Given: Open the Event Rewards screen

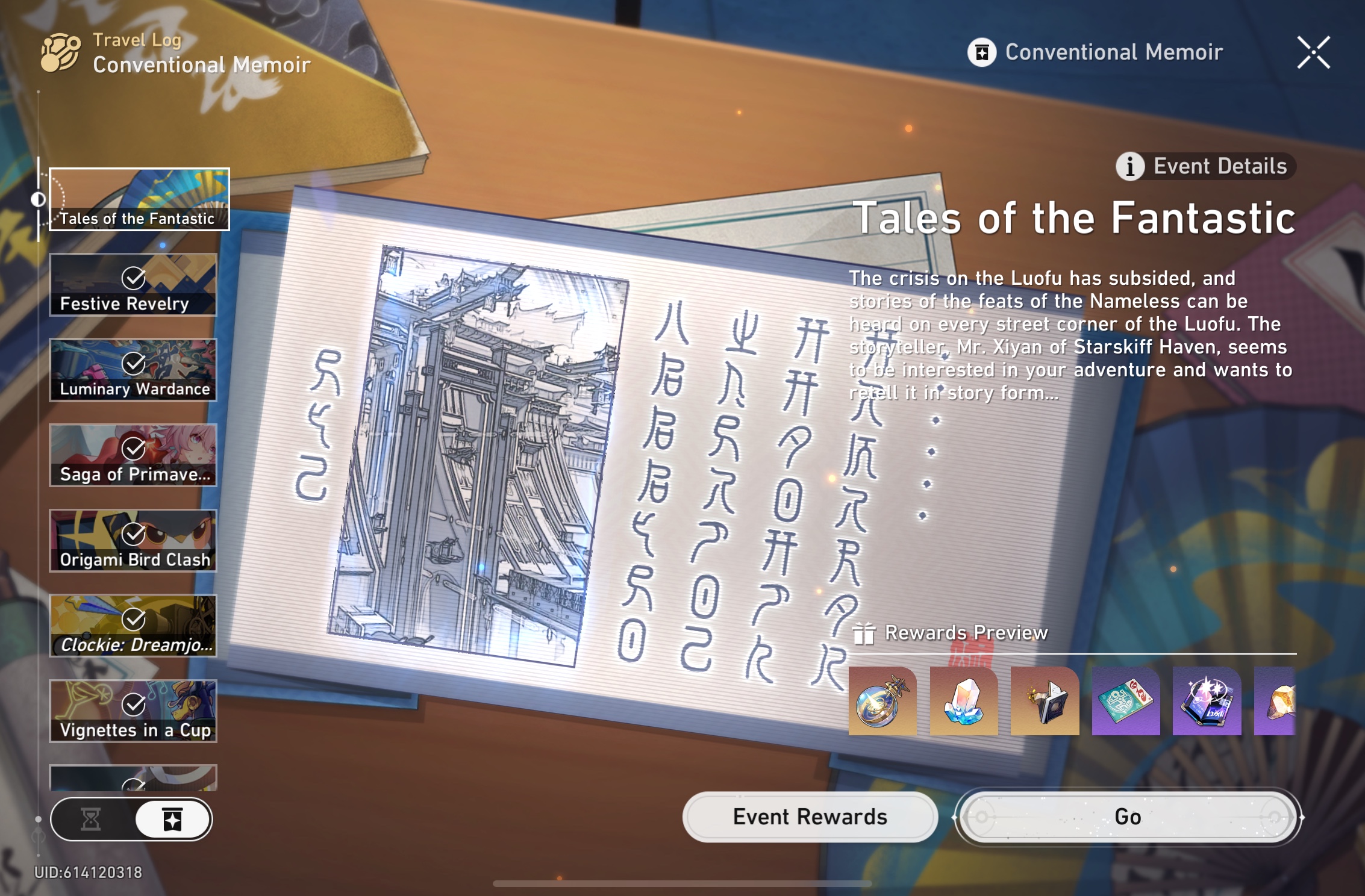Looking at the screenshot, I should coord(809,817).
